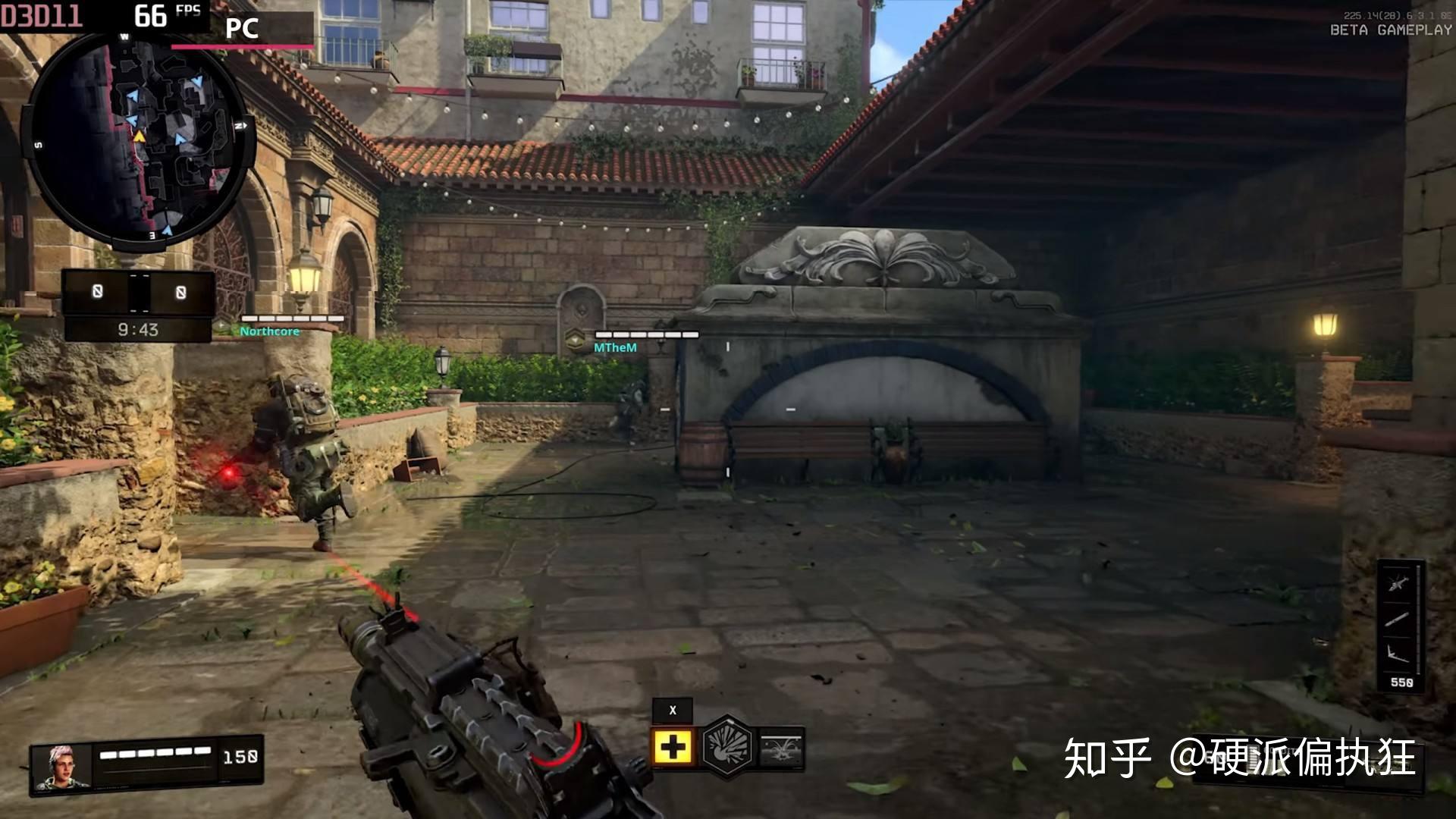
Task: Select teammate MTheM's nameplate
Action: click(615, 347)
